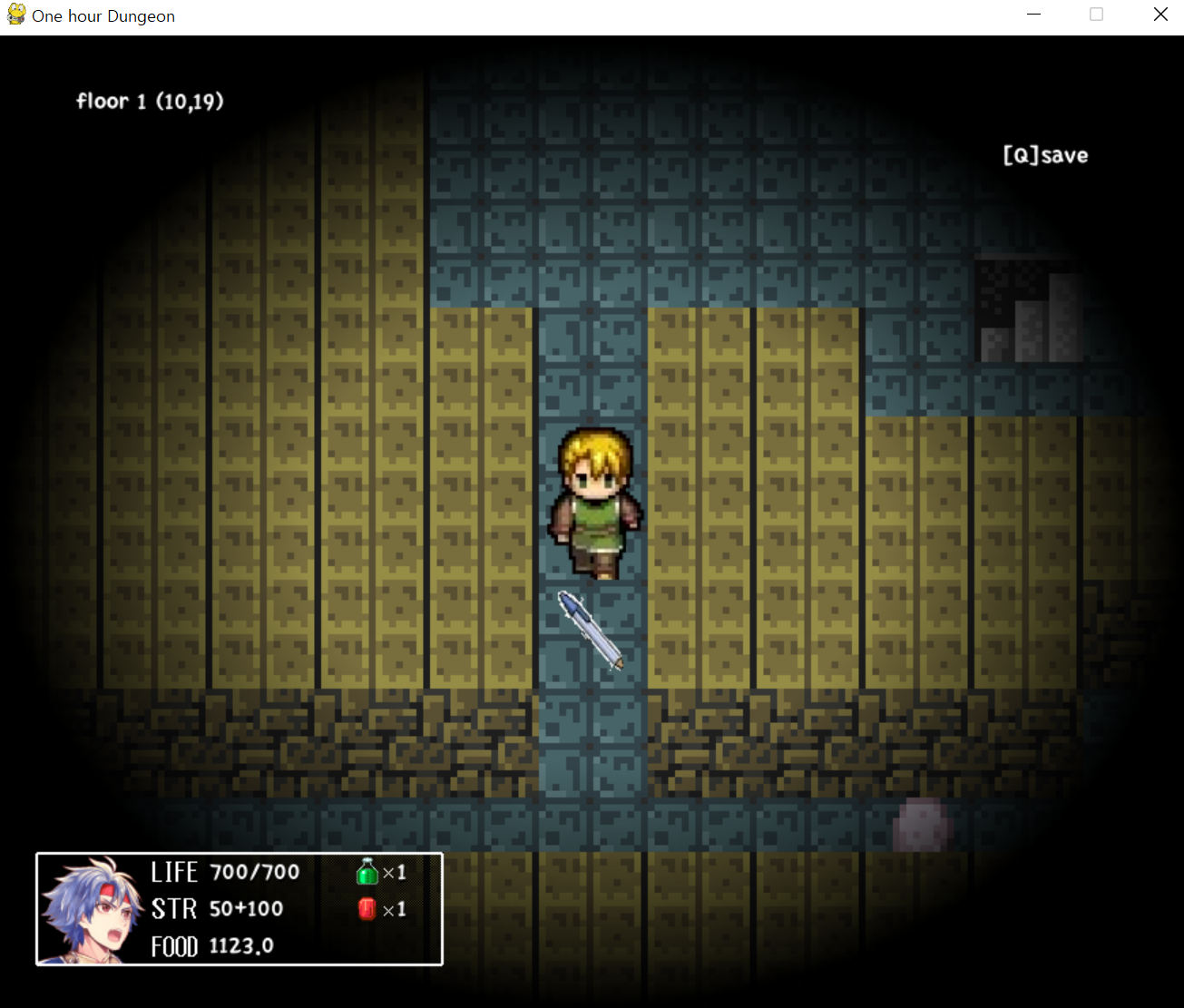Screen dimensions: 1184x1008
Task: Select the red gem item icon
Action: point(367,909)
